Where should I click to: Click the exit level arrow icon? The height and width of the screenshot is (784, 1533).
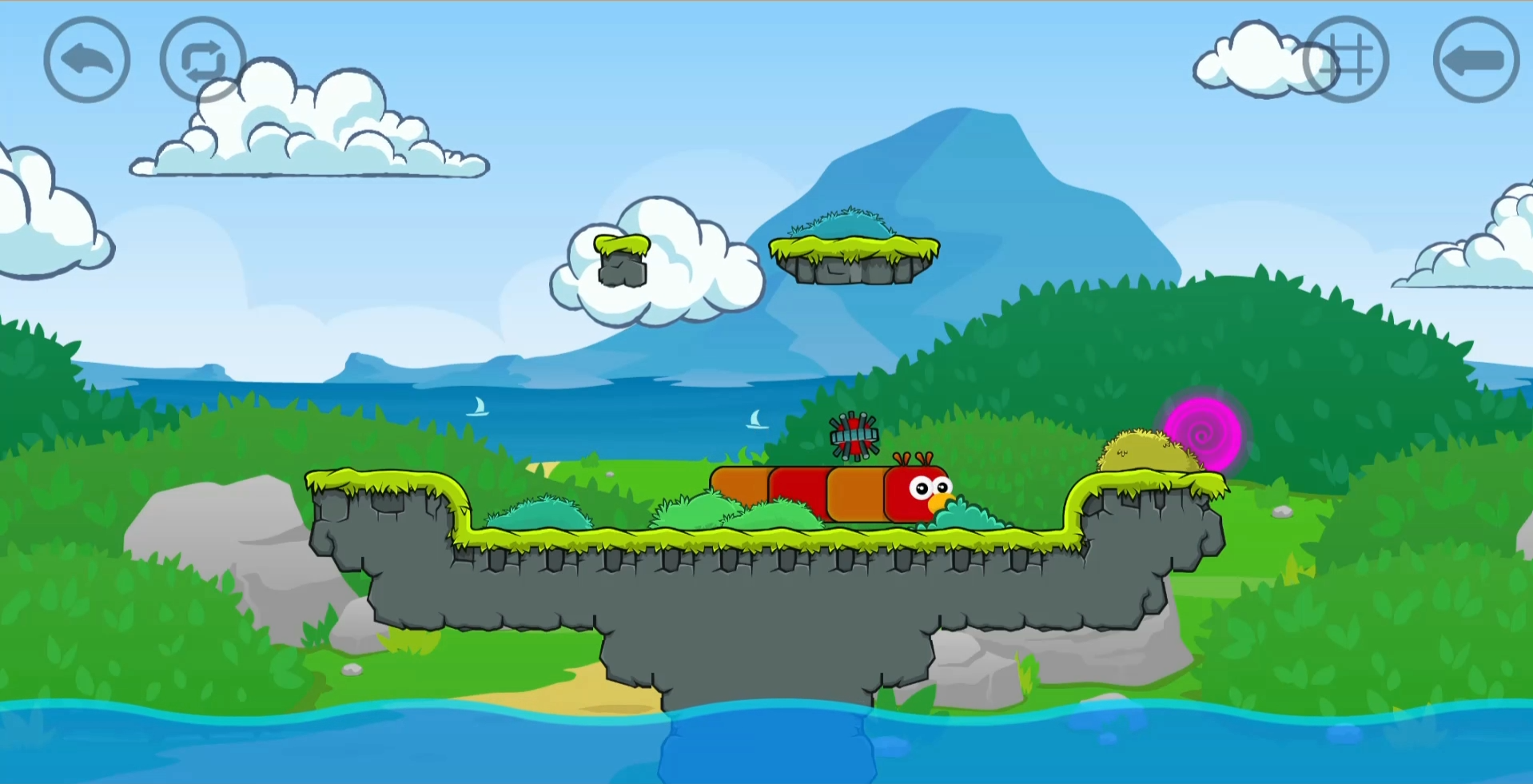click(1475, 58)
